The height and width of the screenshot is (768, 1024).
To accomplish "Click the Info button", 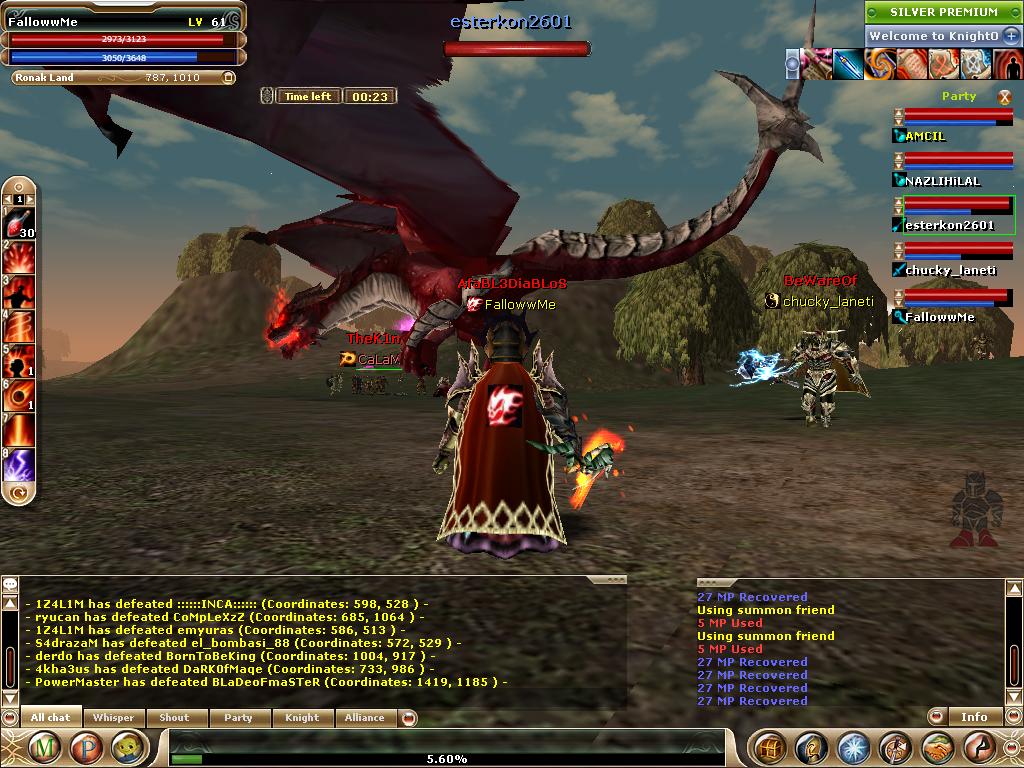I will click(x=974, y=716).
